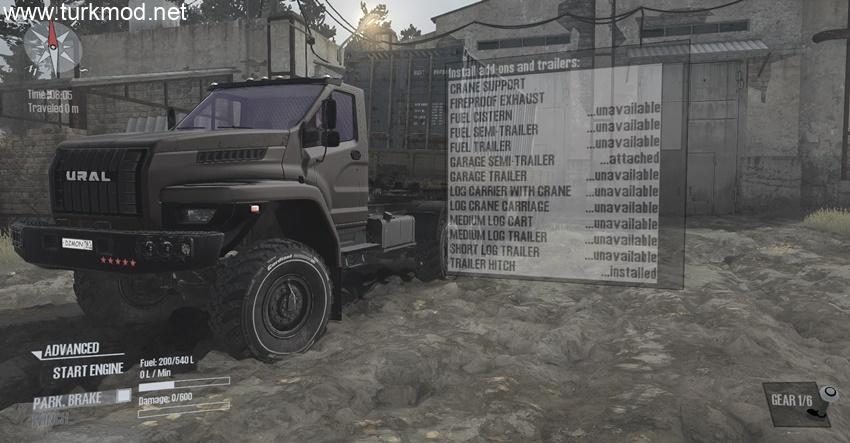Image resolution: width=850 pixels, height=443 pixels.
Task: Toggle the Park. Brake checkbox
Action: pos(123,396)
